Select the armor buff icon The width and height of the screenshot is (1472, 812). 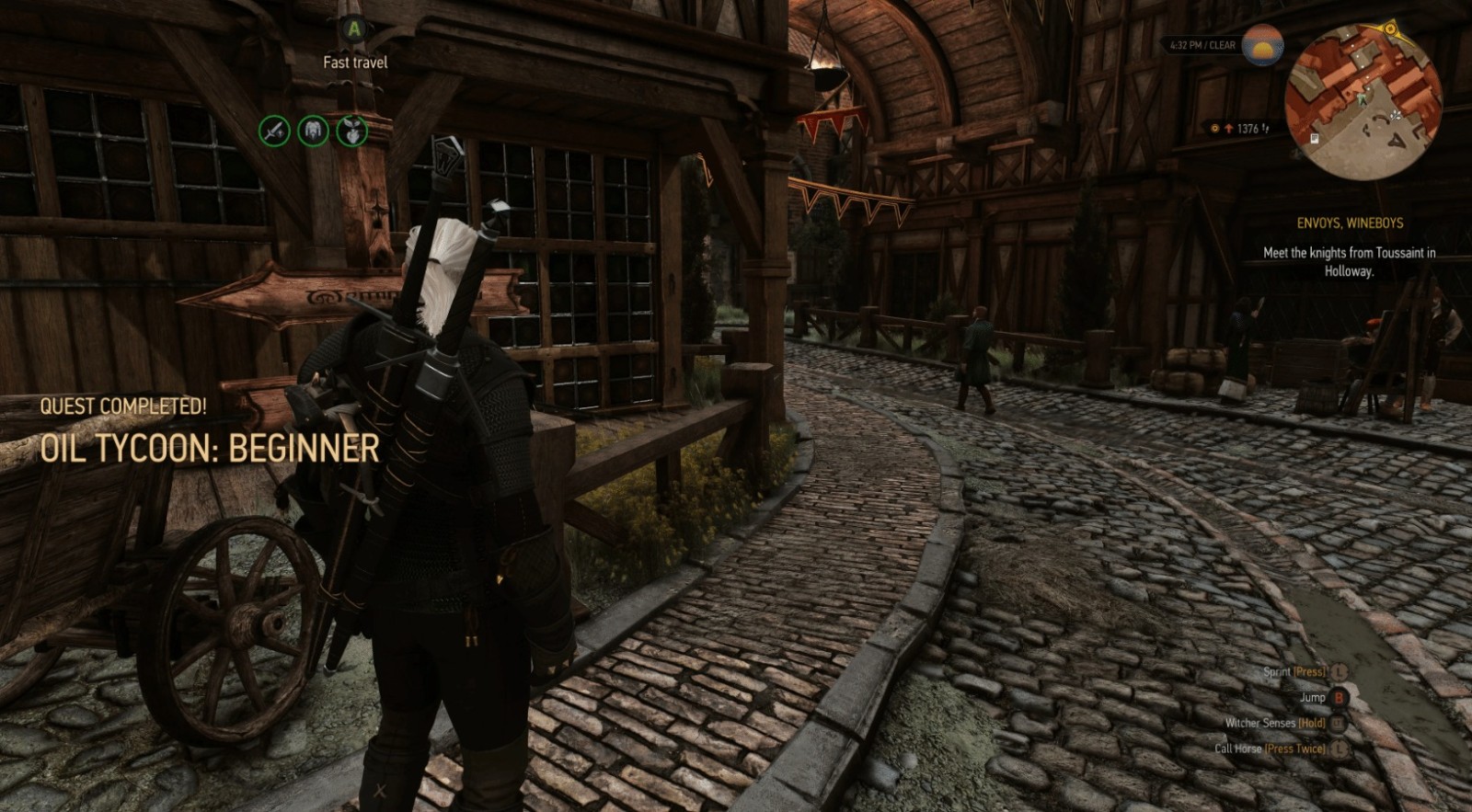coord(313,131)
